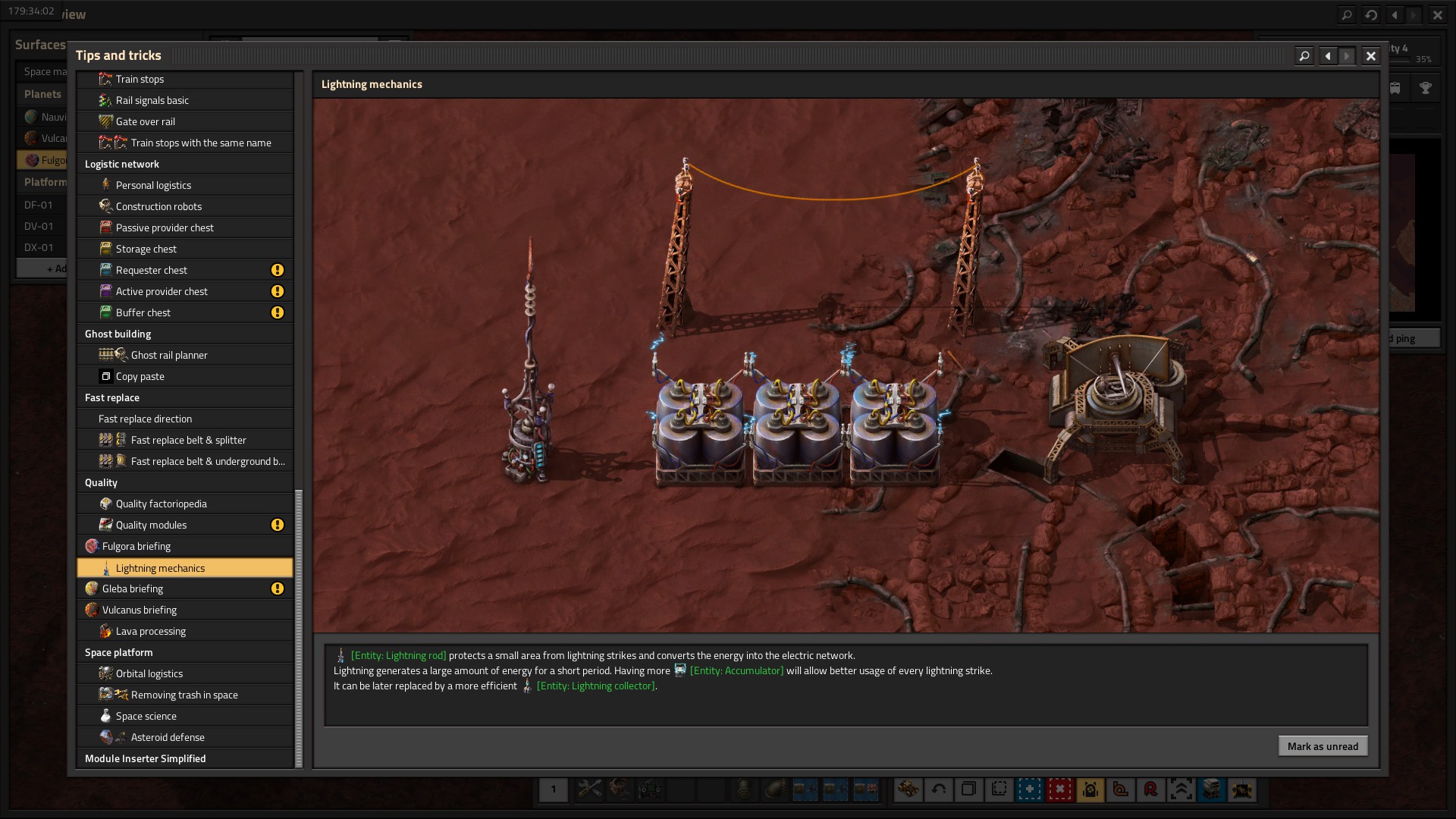Go back to previous tip
This screenshot has width=1456, height=819.
1327,56
